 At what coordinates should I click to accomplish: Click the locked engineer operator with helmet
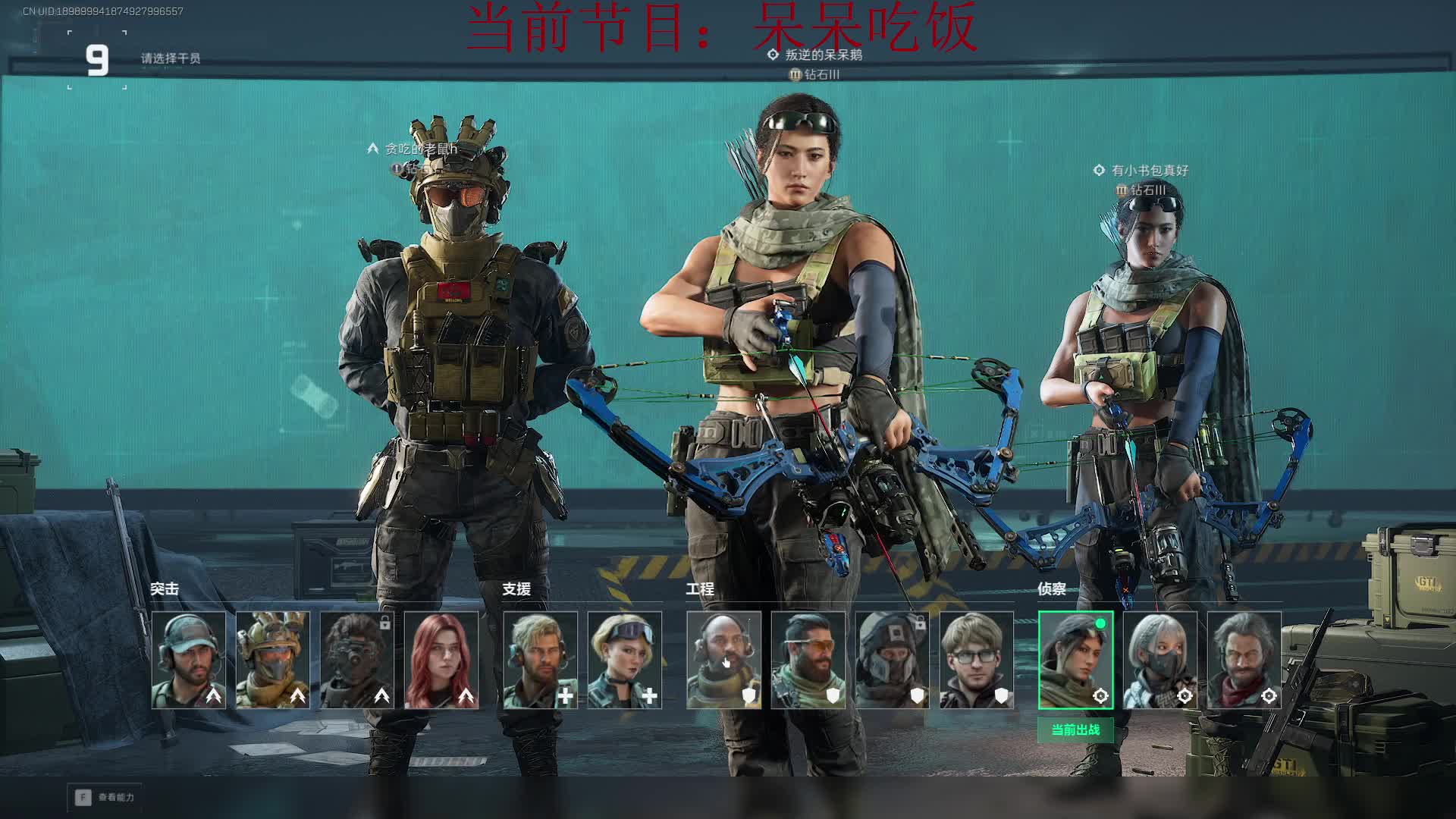pyautogui.click(x=893, y=660)
